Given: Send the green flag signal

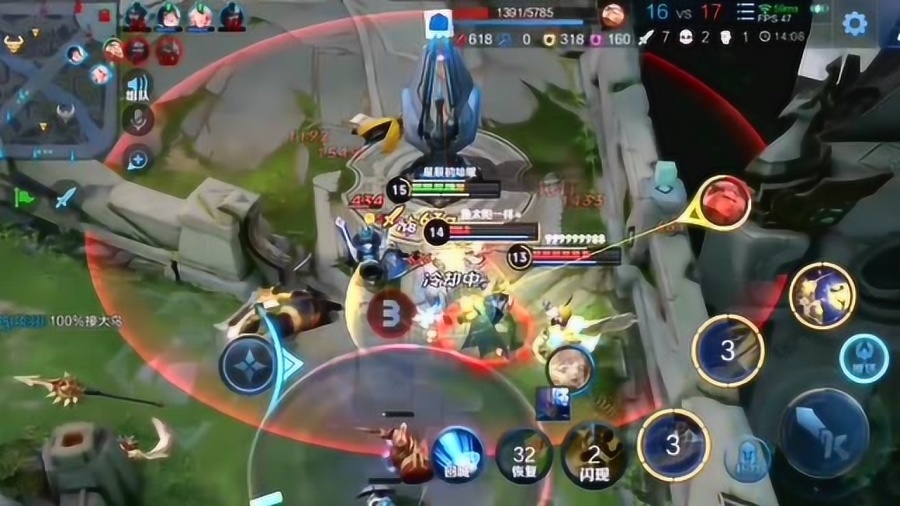Looking at the screenshot, I should [x=25, y=197].
